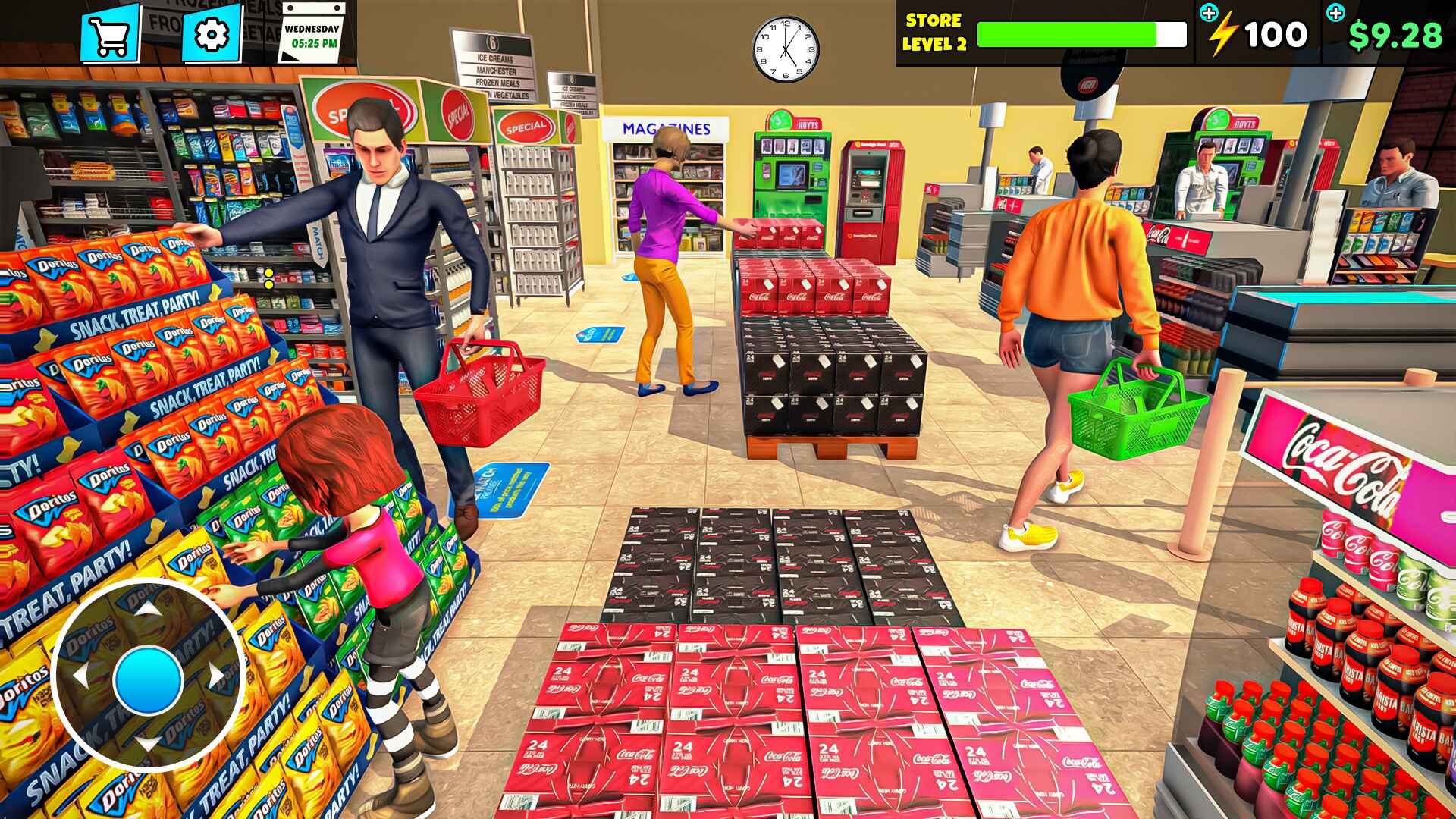Tap the Wednesday calendar showing 05:25 PM
The width and height of the screenshot is (1456, 819).
pyautogui.click(x=310, y=36)
